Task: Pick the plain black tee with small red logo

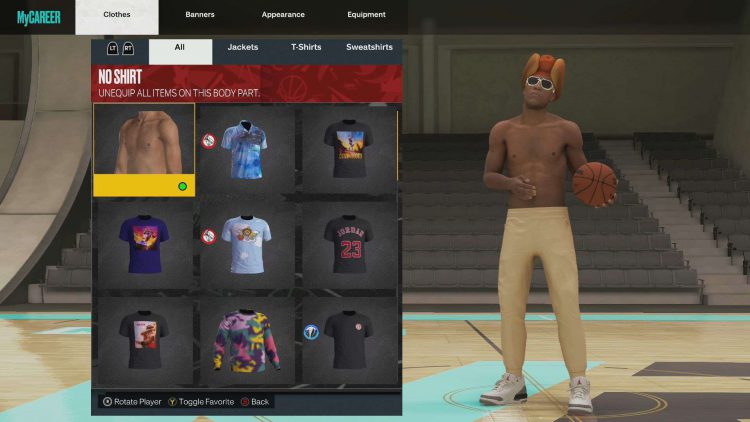Action: click(348, 338)
